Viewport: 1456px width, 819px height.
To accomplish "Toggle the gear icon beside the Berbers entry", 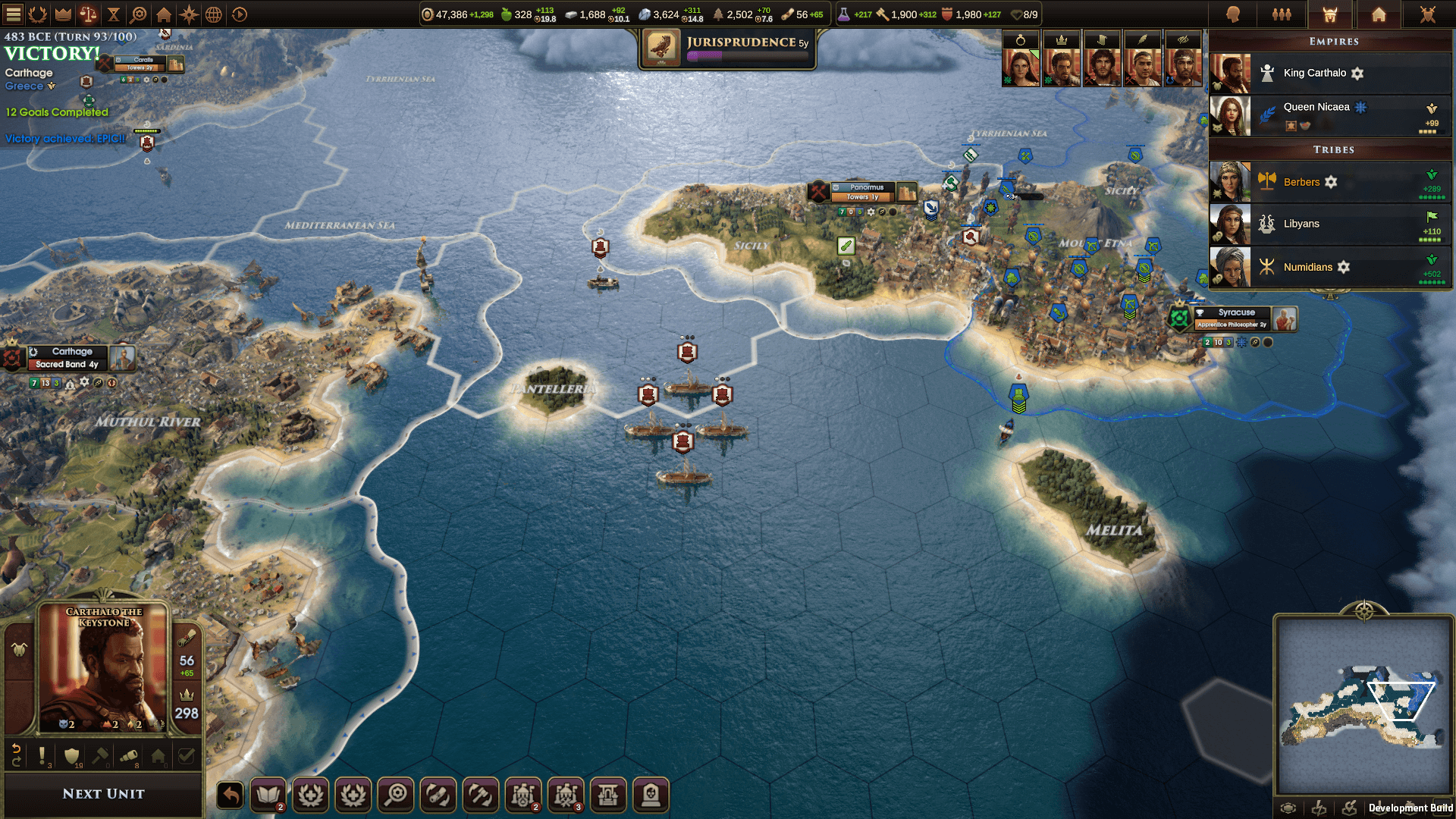I will (1332, 182).
